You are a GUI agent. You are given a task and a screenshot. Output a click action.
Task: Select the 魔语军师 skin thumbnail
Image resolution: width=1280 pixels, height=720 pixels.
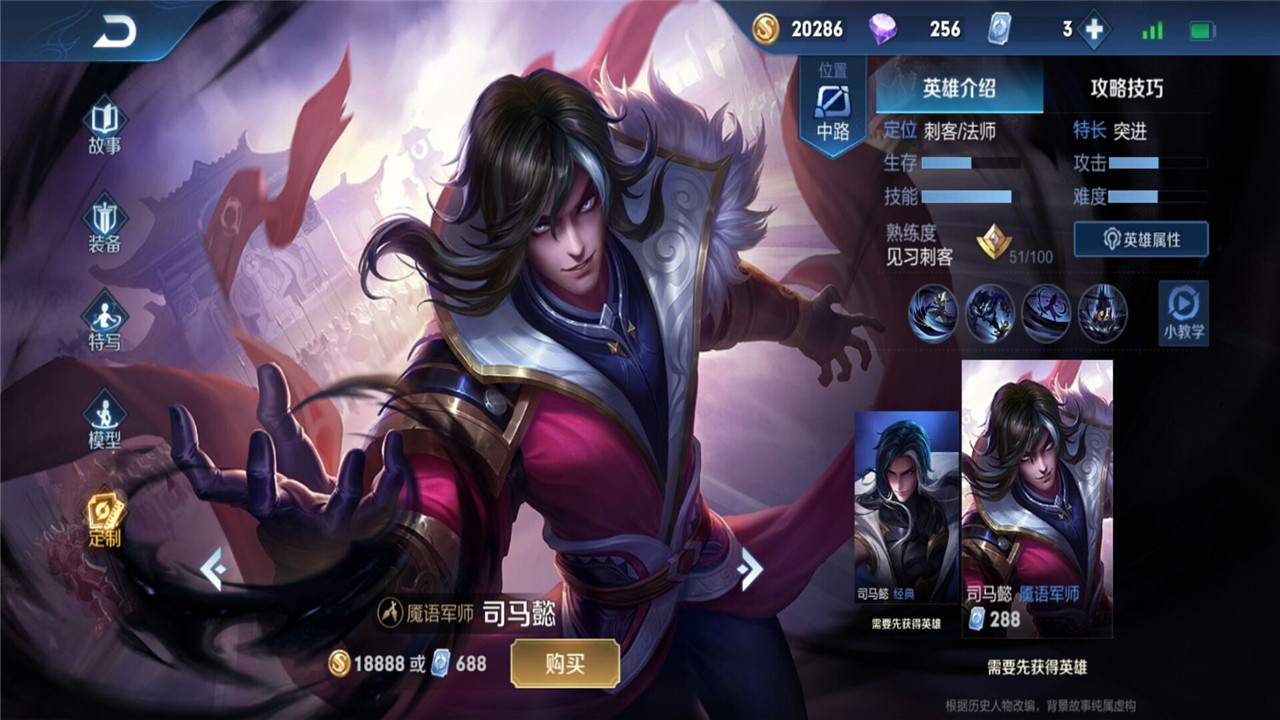(1037, 495)
